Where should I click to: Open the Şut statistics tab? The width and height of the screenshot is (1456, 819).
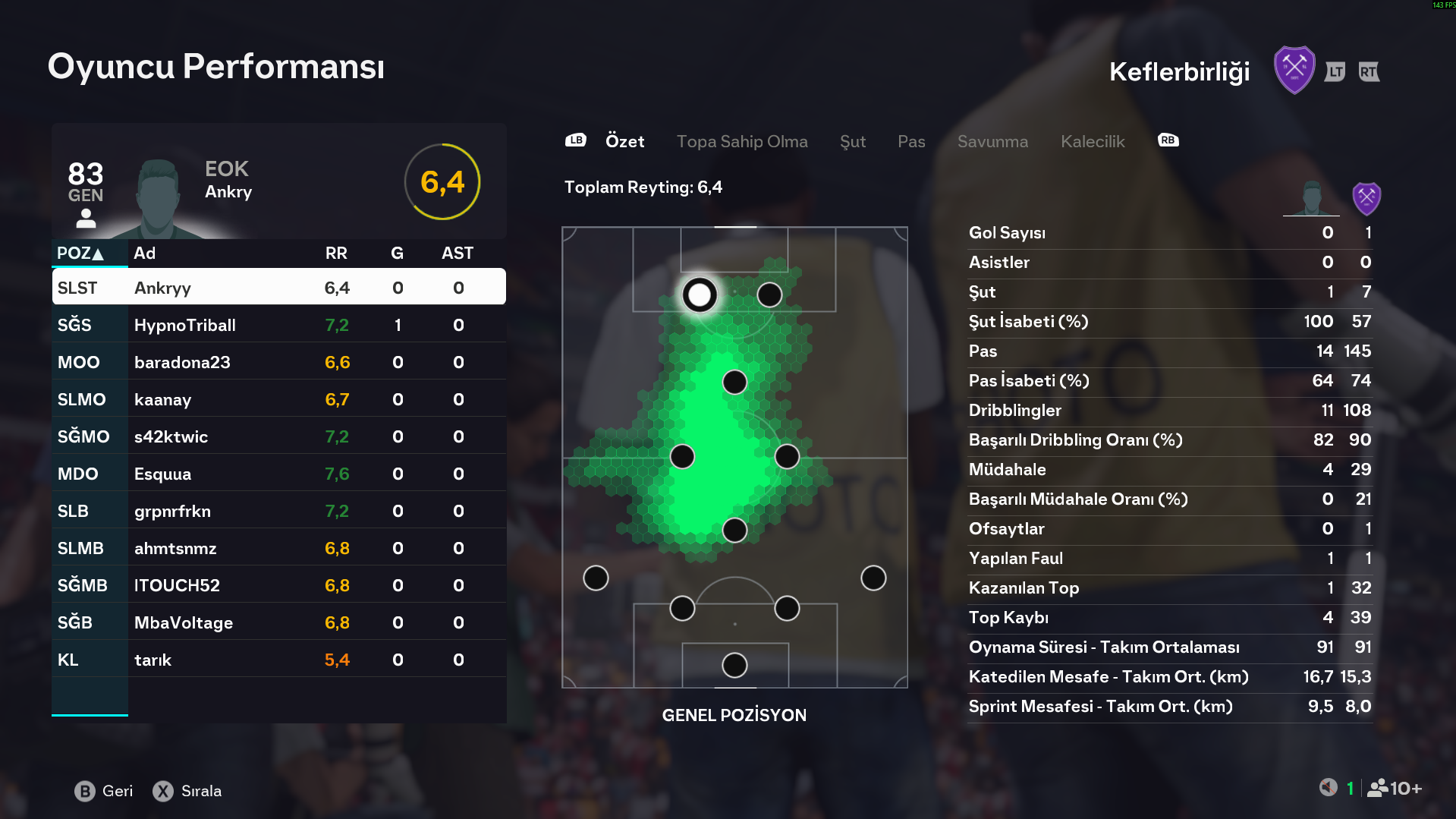pyautogui.click(x=852, y=142)
